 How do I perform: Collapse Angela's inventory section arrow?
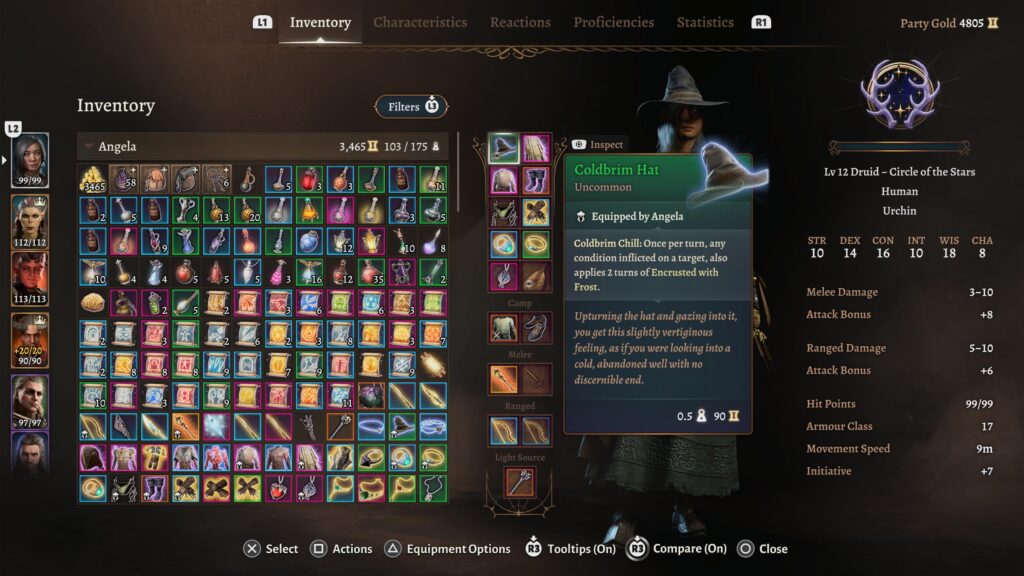tap(89, 147)
